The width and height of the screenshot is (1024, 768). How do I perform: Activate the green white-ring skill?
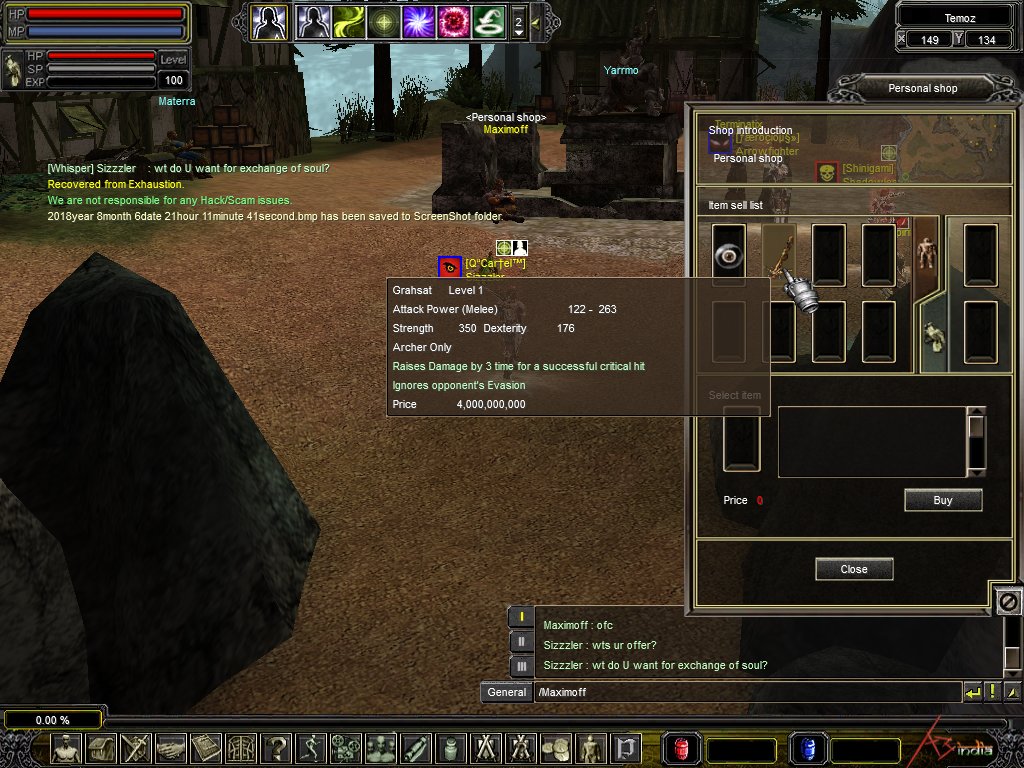tap(489, 21)
